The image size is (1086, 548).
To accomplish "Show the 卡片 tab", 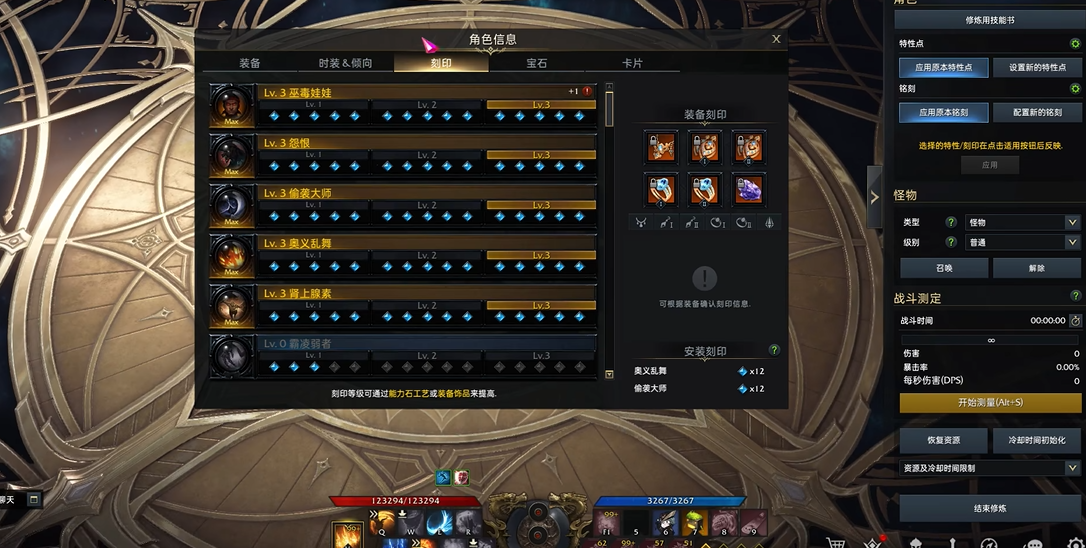I will click(x=632, y=63).
